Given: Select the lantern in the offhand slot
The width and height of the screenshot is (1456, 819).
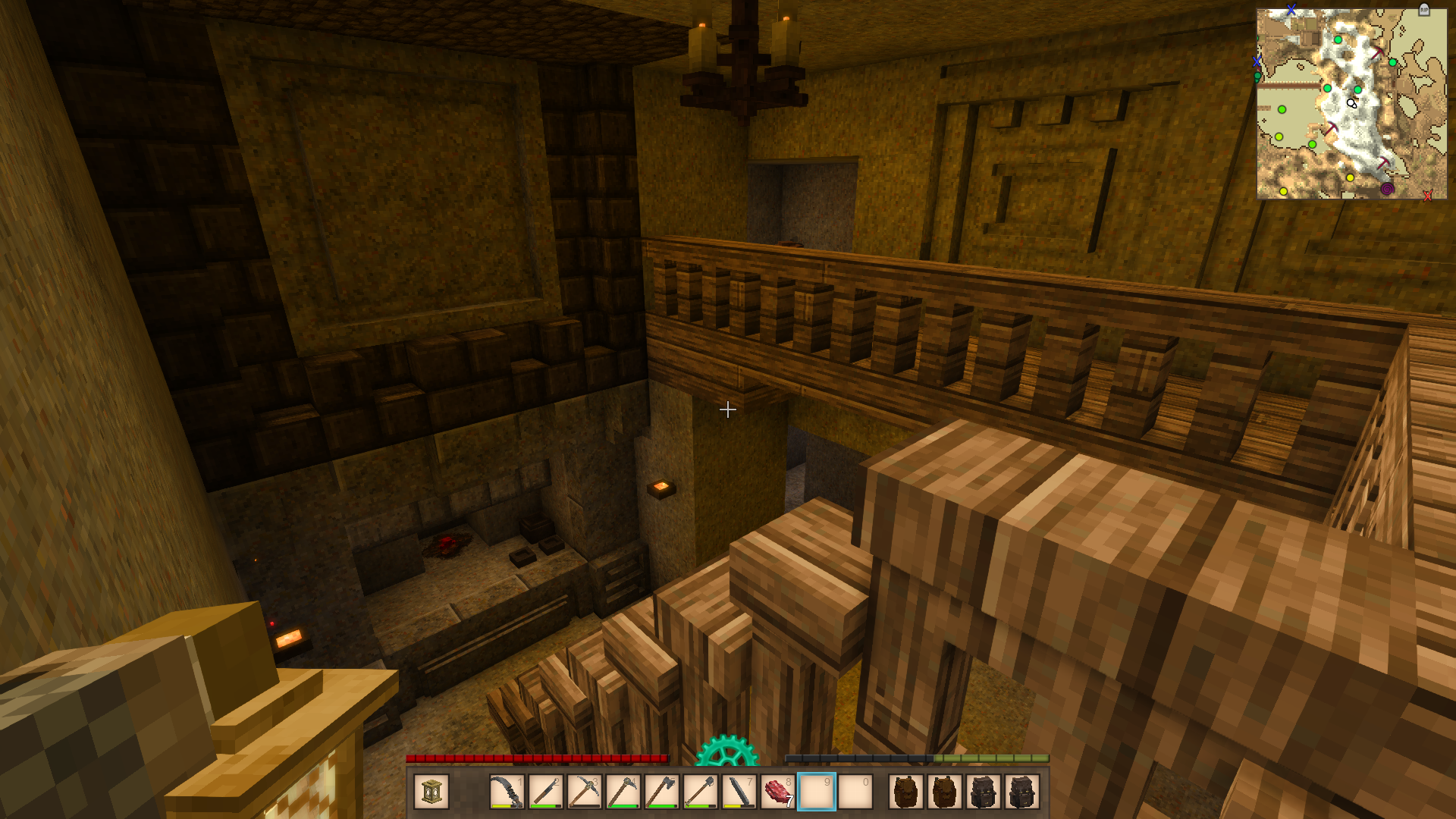Looking at the screenshot, I should tap(431, 792).
